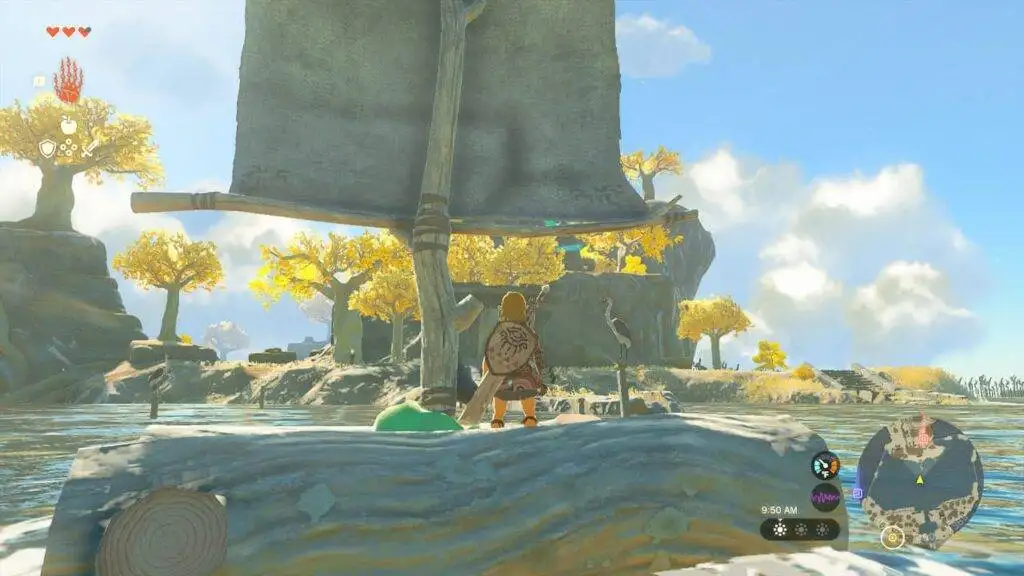Image resolution: width=1024 pixels, height=576 pixels.
Task: Click the dotted-circle materials icon
Action: (68, 148)
